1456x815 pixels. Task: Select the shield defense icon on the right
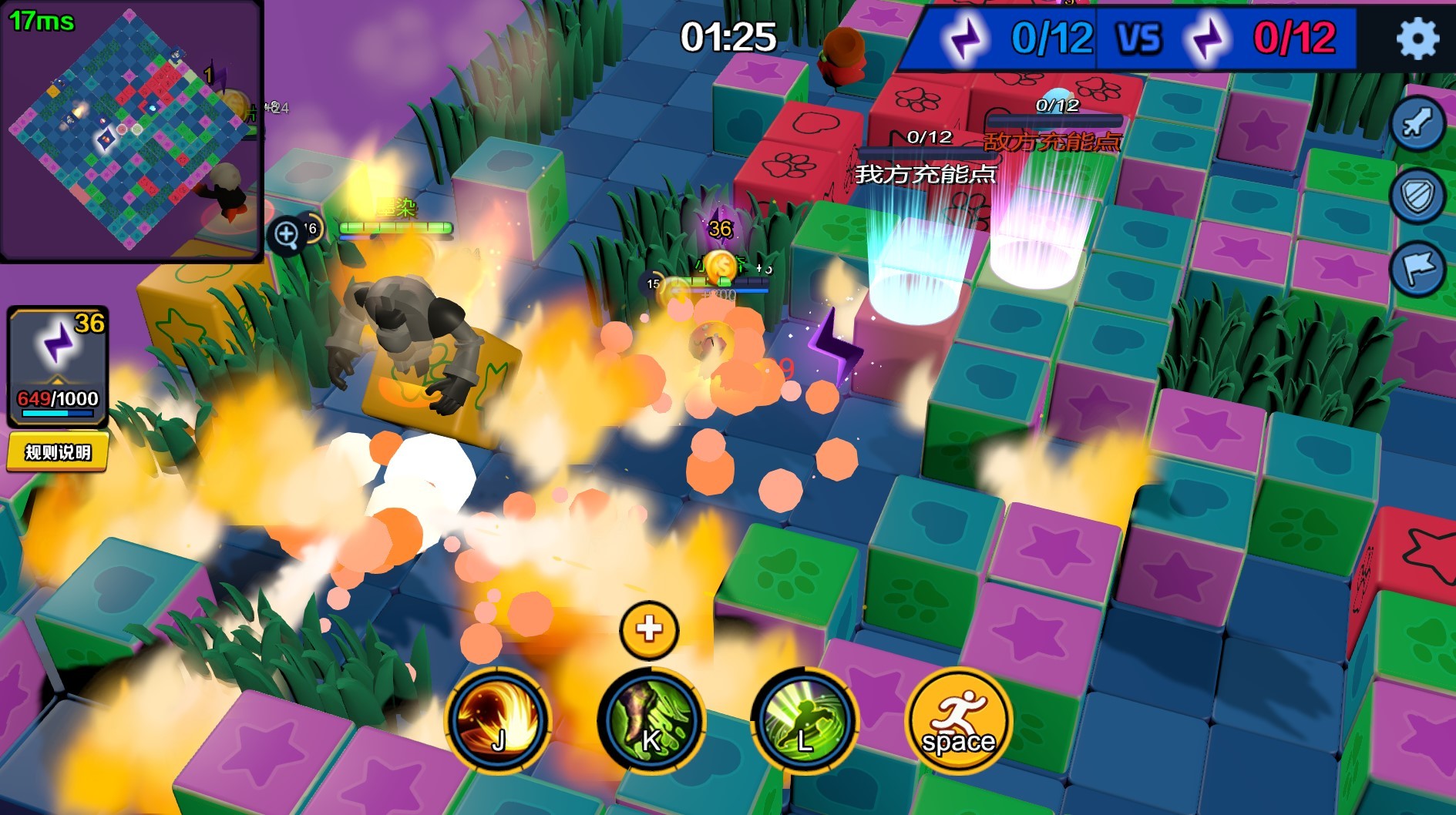click(1419, 196)
